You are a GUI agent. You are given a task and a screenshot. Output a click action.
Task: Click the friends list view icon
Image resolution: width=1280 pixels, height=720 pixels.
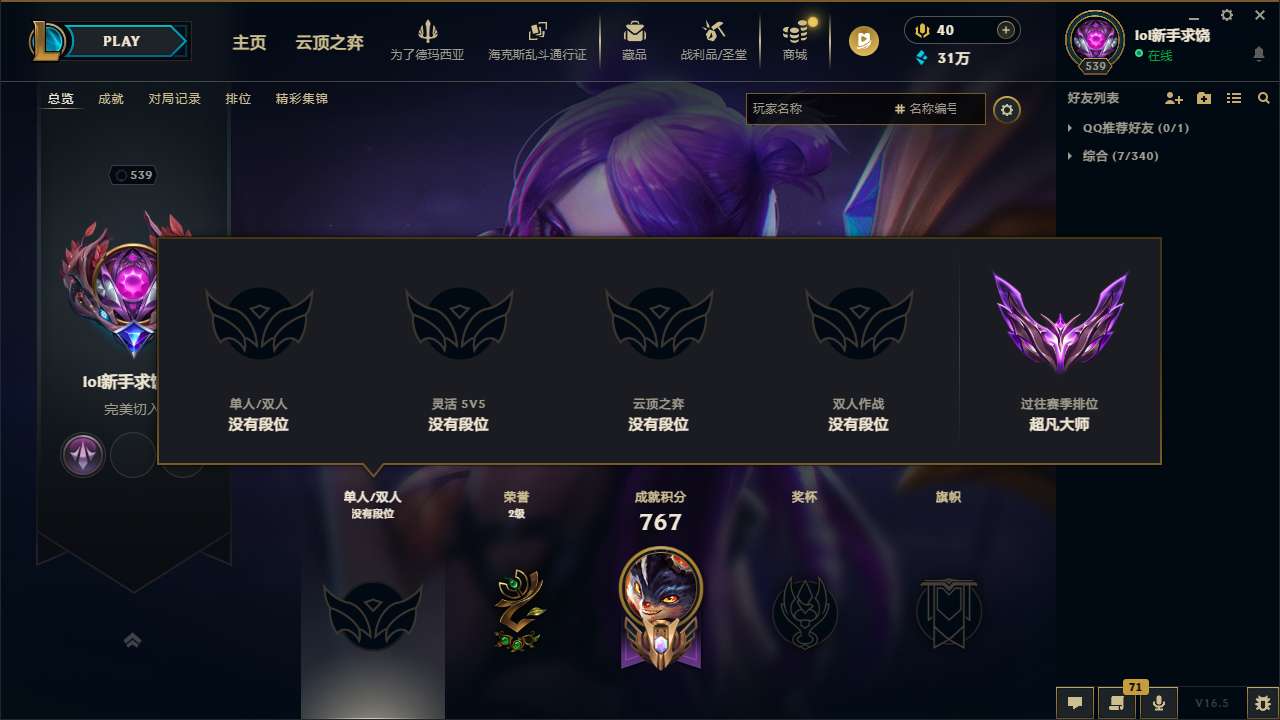[1233, 98]
